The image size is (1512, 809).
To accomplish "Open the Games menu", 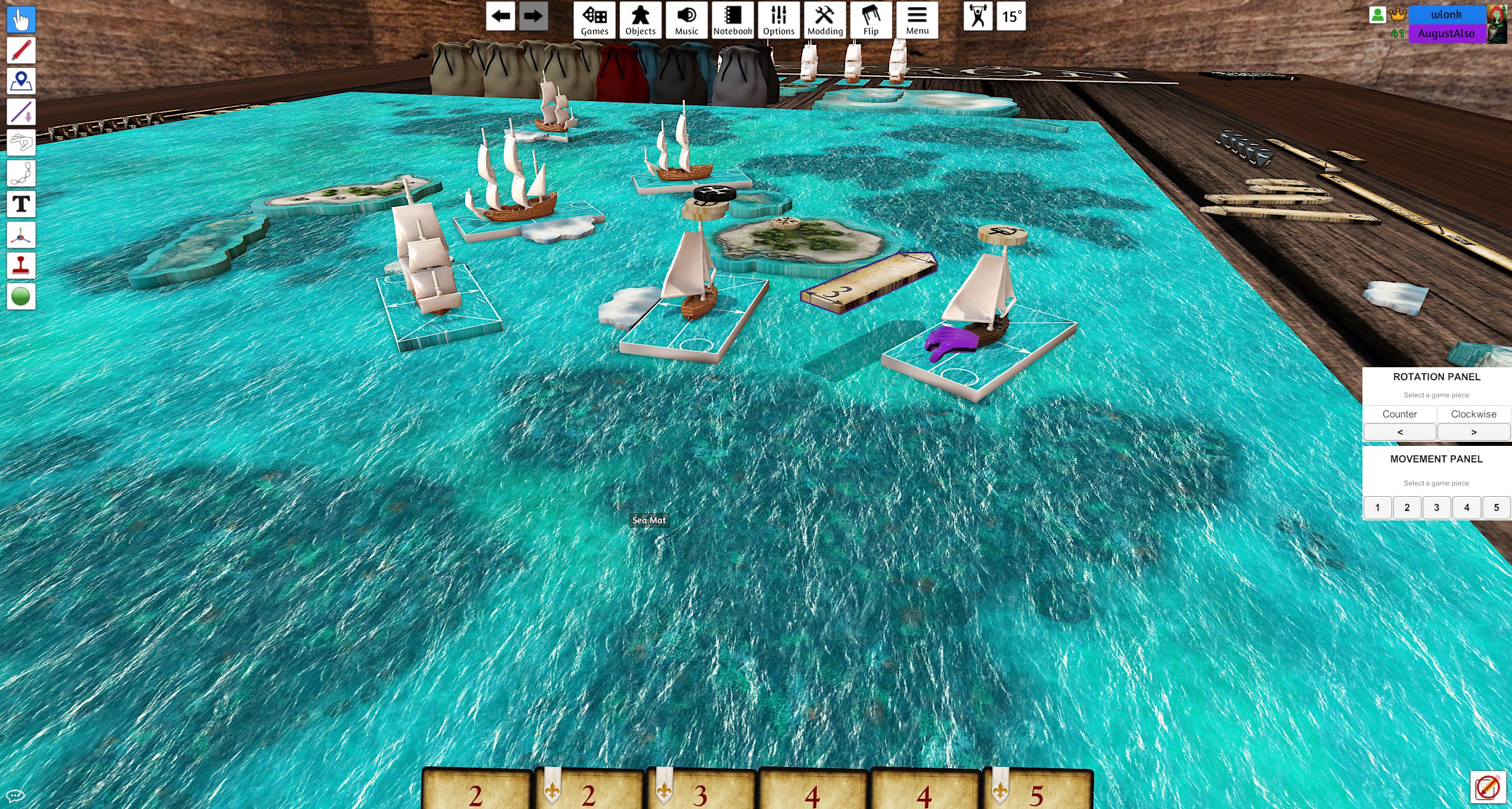I will (x=595, y=20).
